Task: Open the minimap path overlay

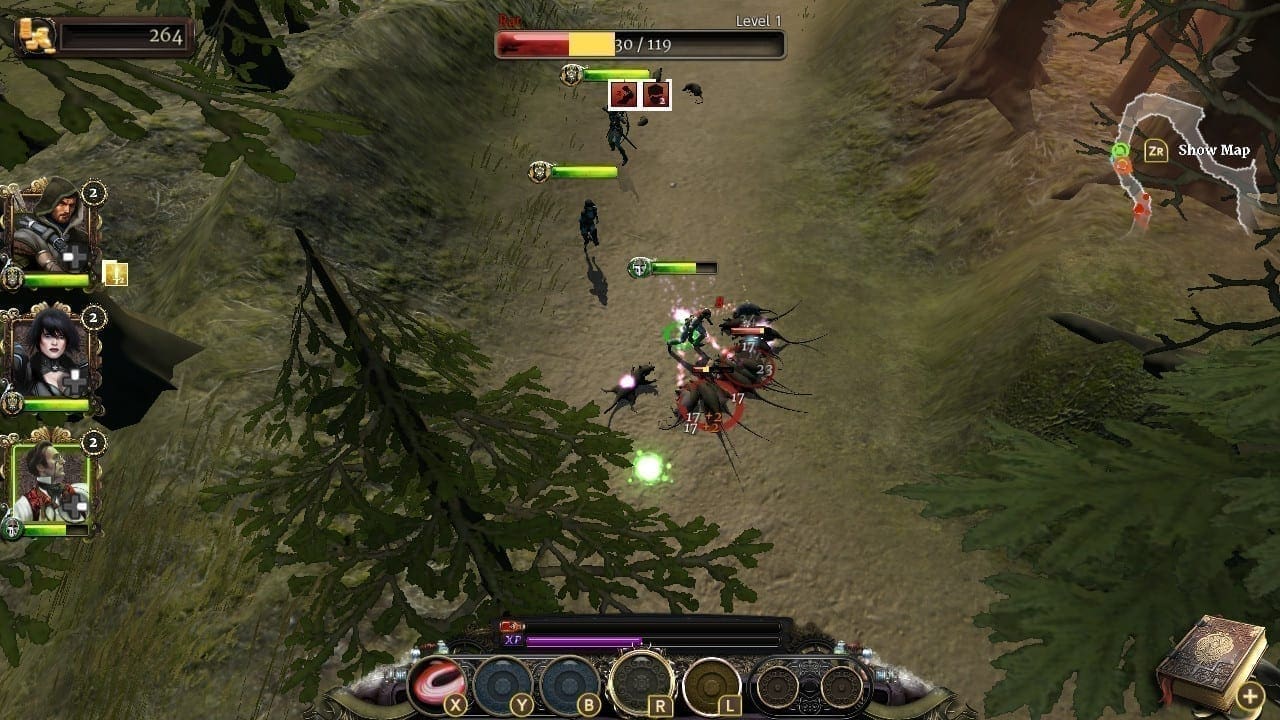Action: (x=1185, y=160)
